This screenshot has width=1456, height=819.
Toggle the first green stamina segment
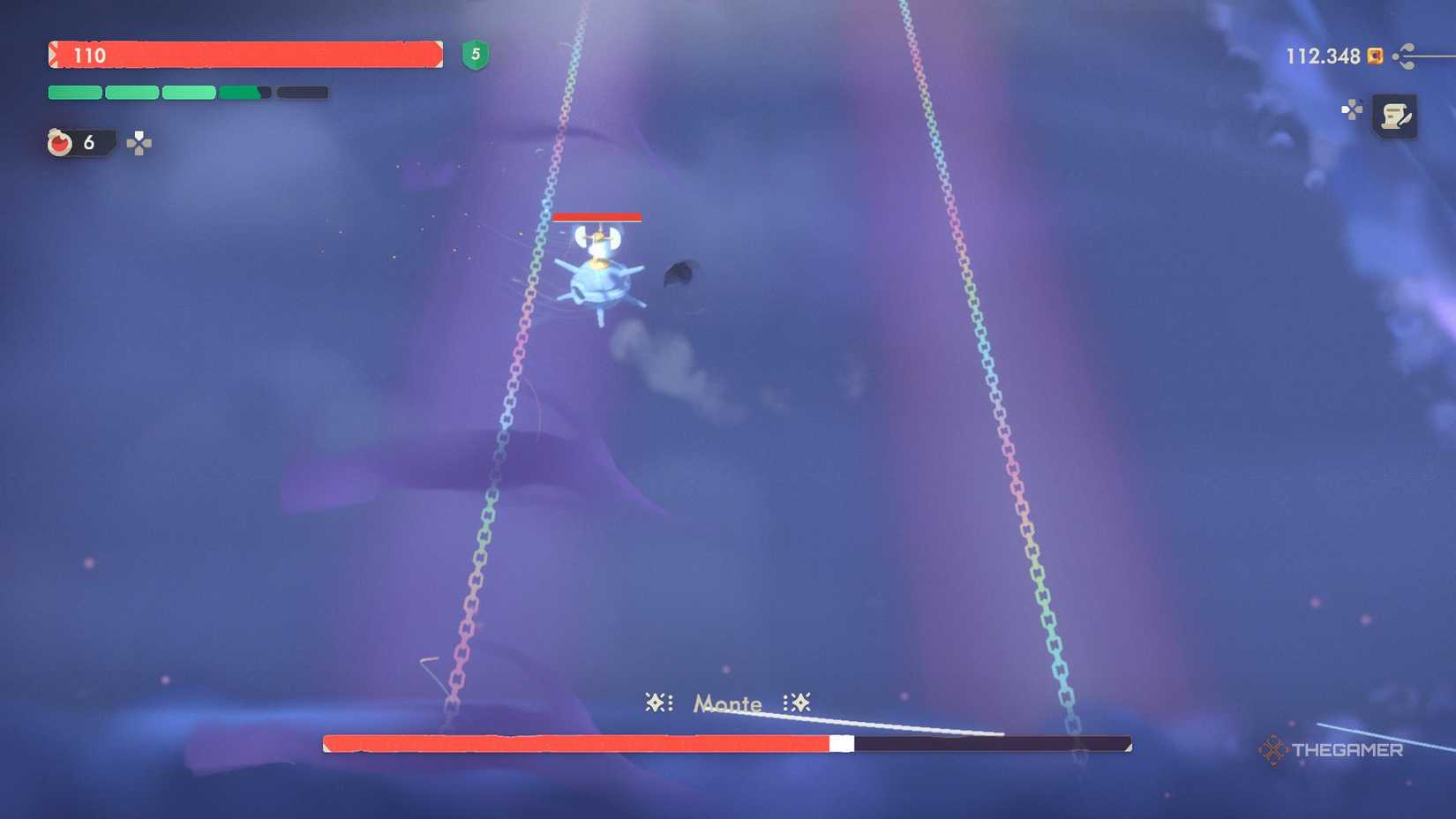click(74, 92)
